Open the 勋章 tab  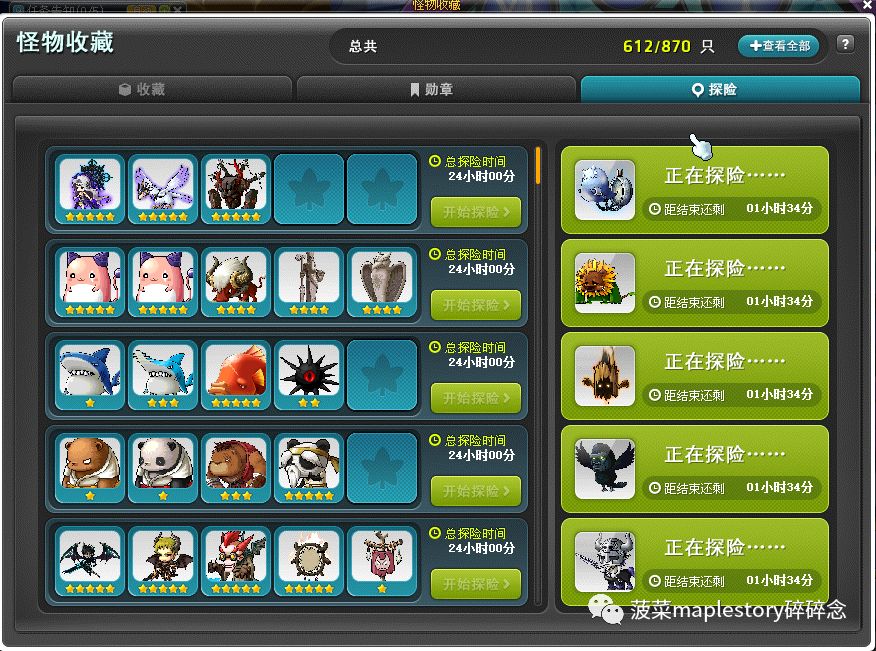(x=436, y=90)
